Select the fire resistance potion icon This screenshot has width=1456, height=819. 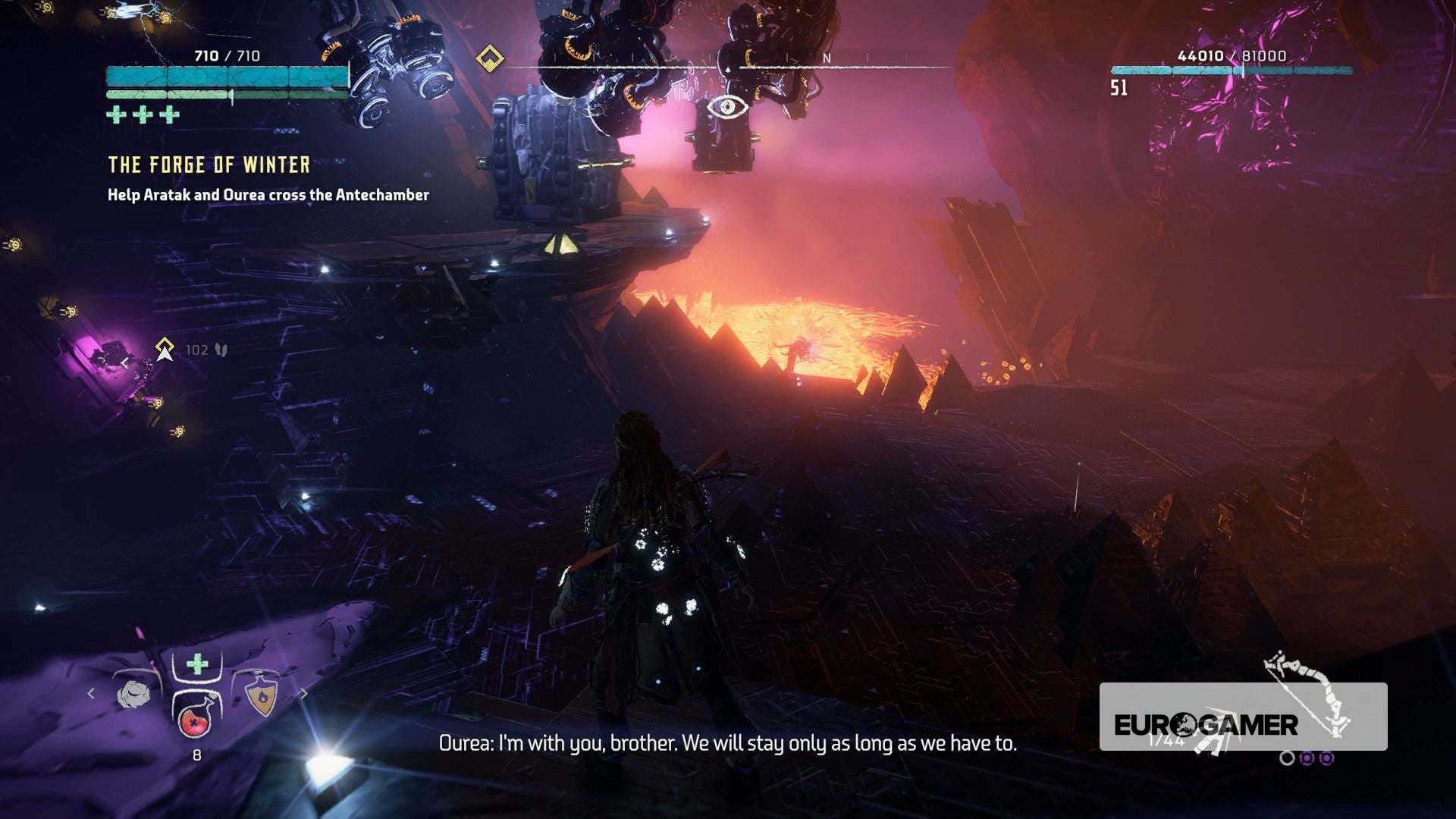(x=262, y=695)
